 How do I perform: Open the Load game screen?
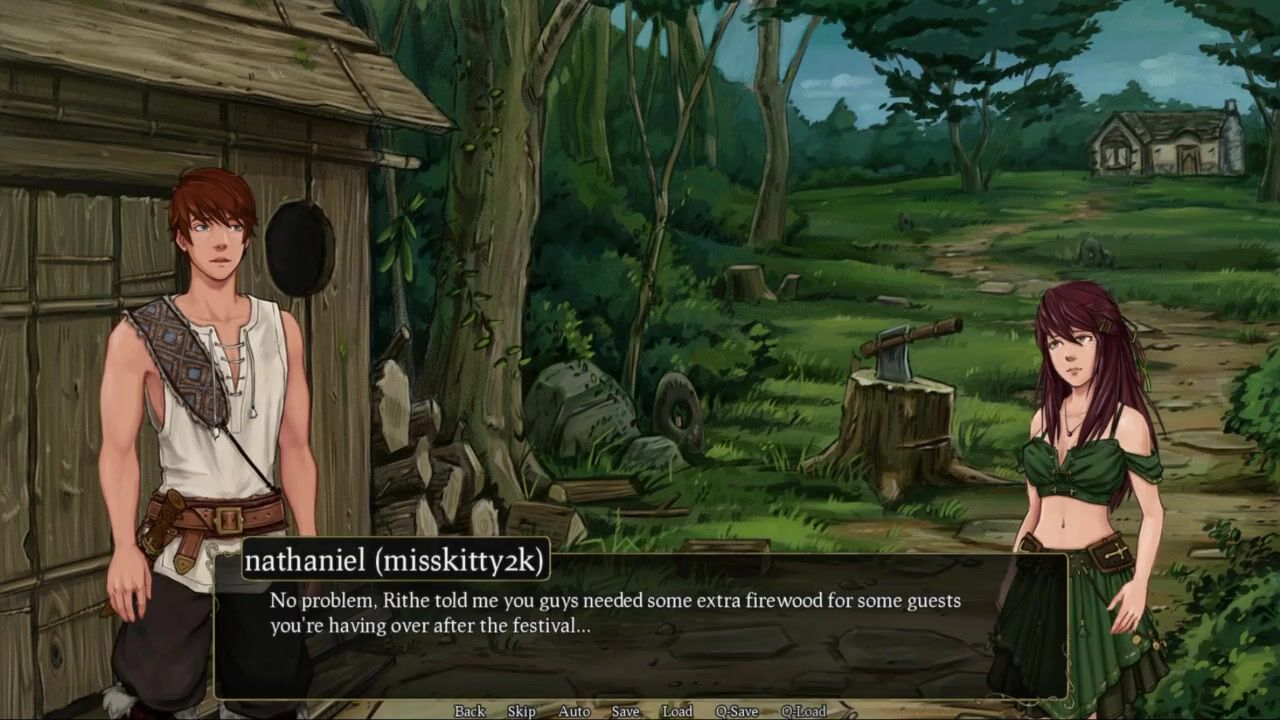pyautogui.click(x=677, y=711)
